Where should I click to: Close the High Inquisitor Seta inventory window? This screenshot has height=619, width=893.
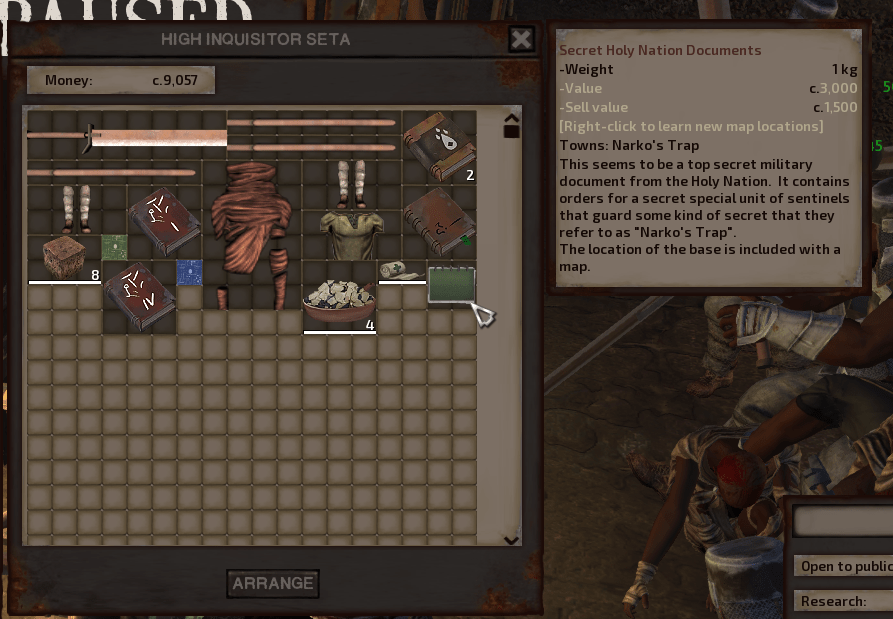(521, 39)
